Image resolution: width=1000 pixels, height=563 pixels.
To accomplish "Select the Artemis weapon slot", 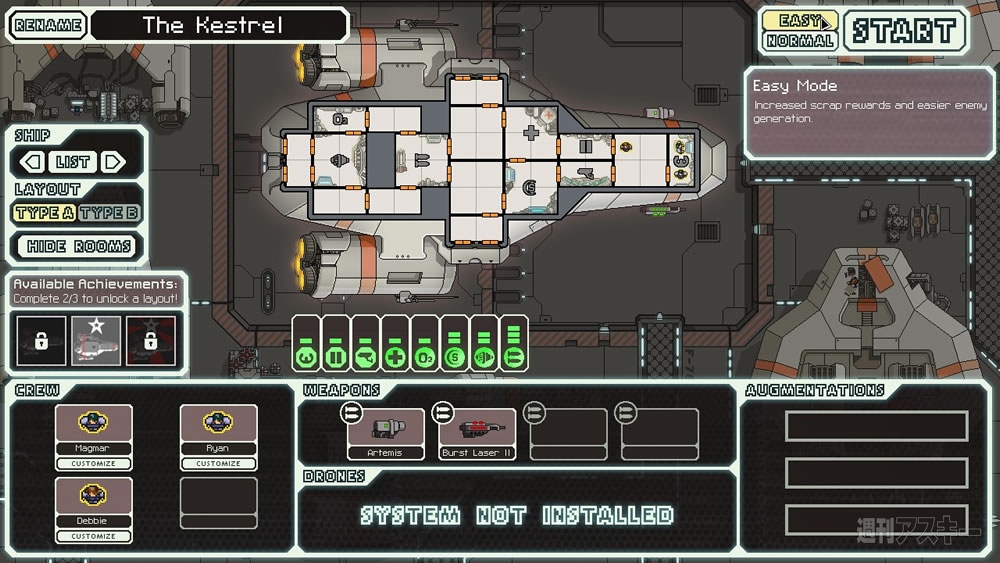I will coord(385,433).
